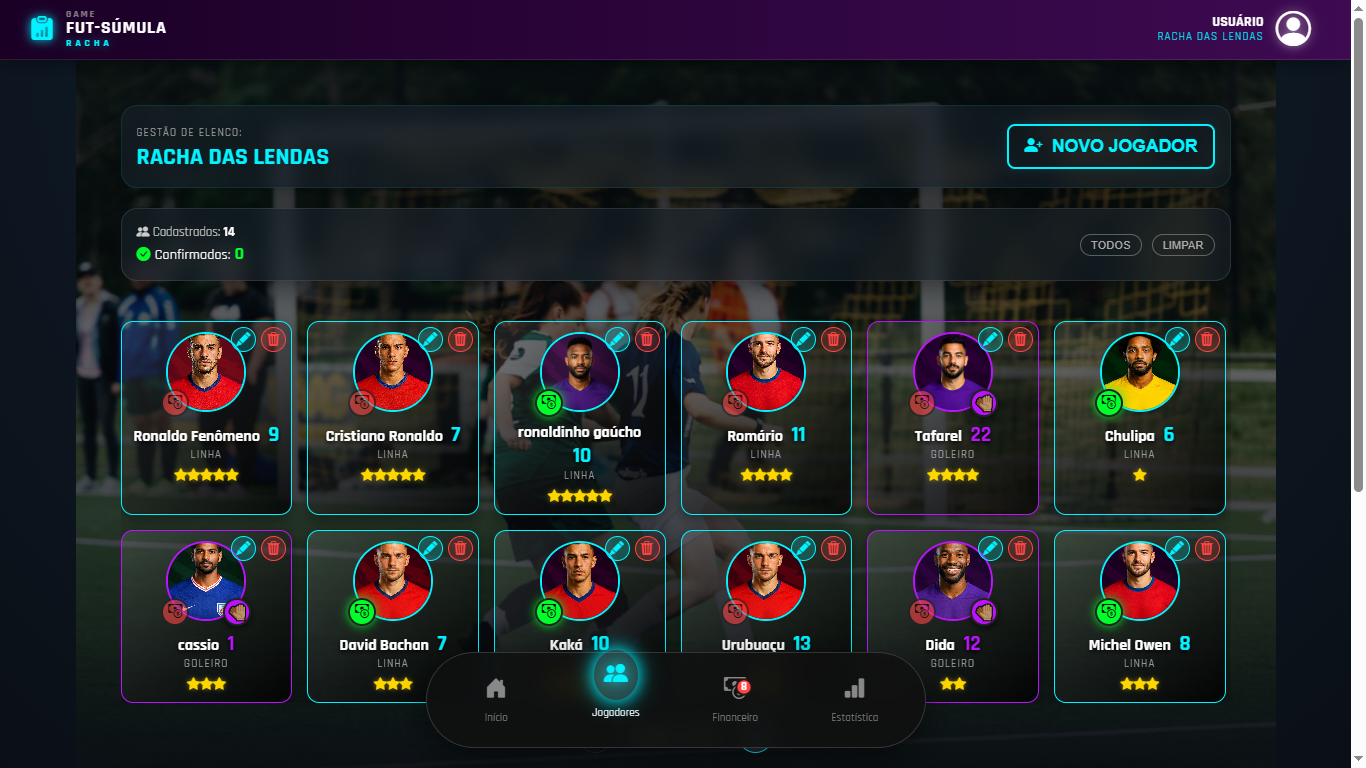
Task: Open the Início tab
Action: 496,697
